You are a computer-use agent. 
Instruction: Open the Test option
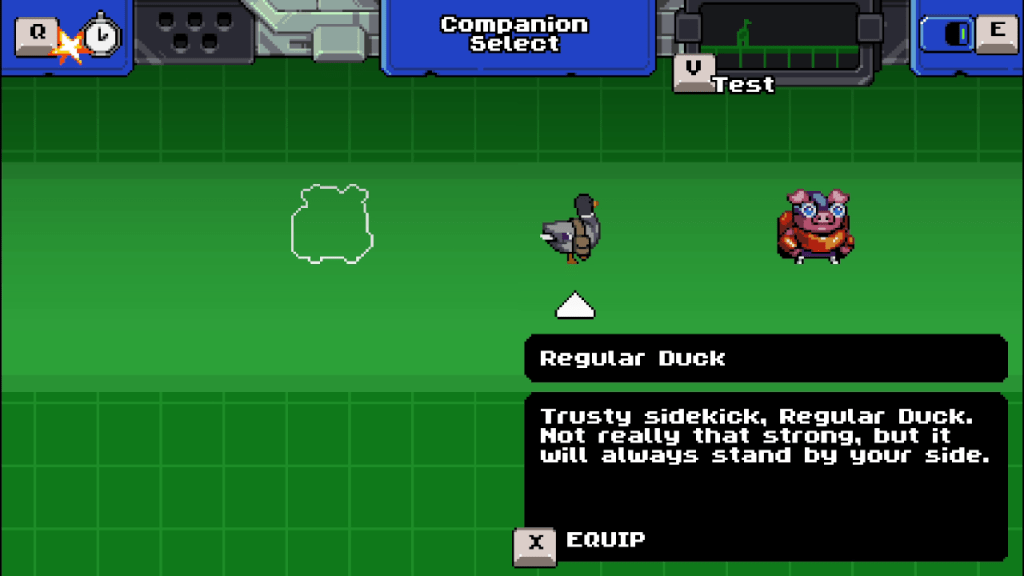[x=743, y=84]
